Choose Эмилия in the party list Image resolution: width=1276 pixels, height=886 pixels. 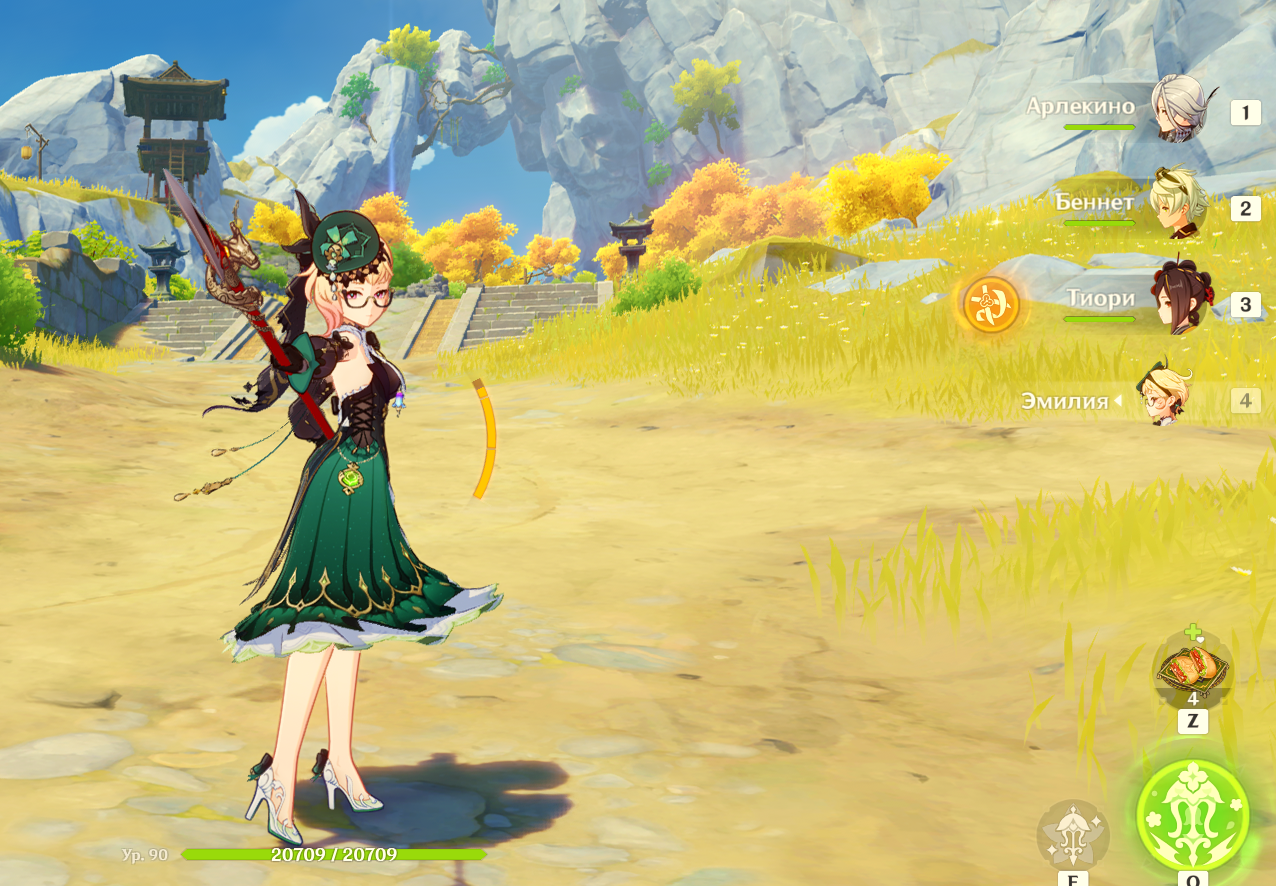[1165, 398]
